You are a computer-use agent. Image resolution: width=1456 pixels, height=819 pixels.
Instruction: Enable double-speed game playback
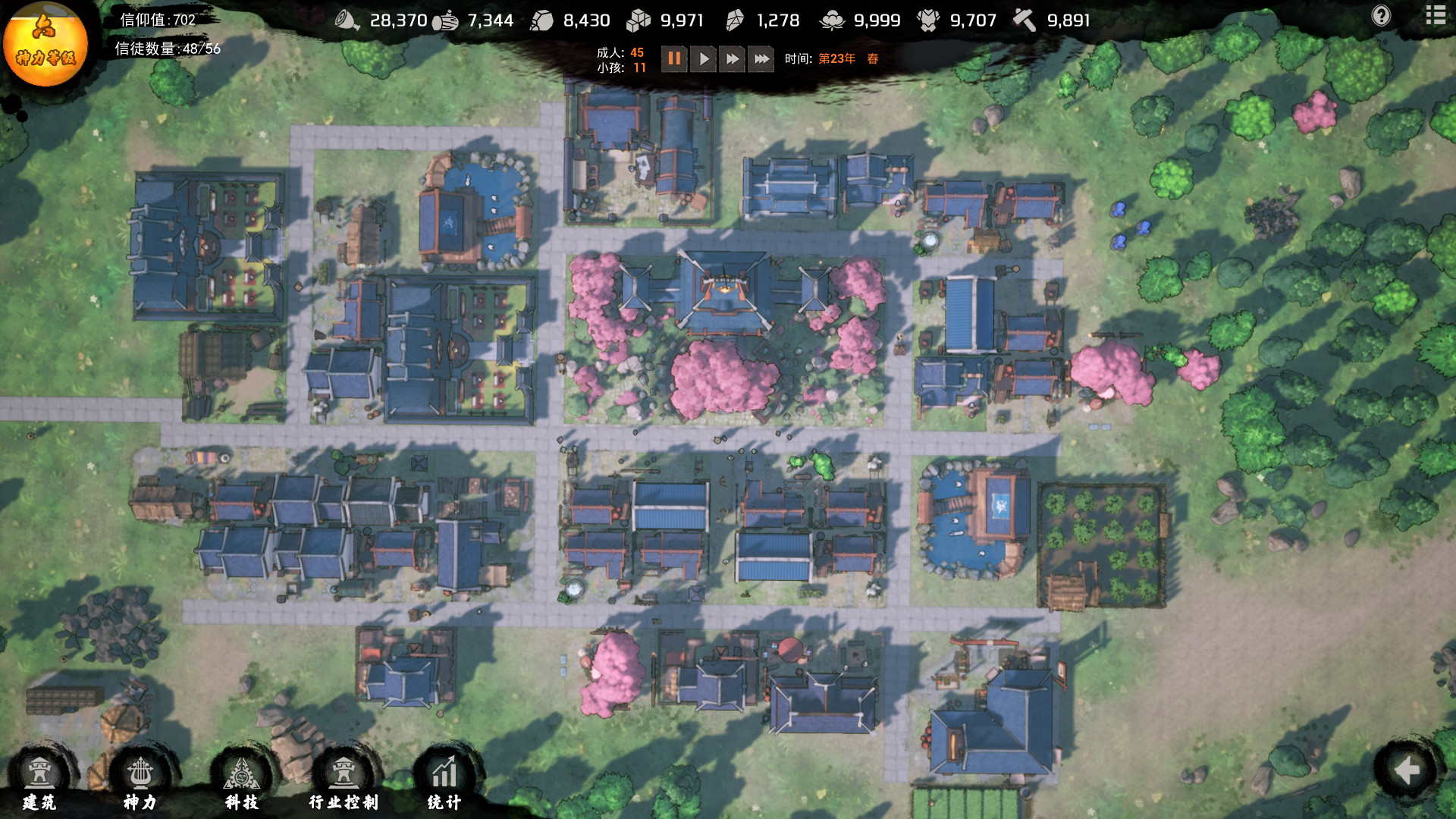click(731, 59)
